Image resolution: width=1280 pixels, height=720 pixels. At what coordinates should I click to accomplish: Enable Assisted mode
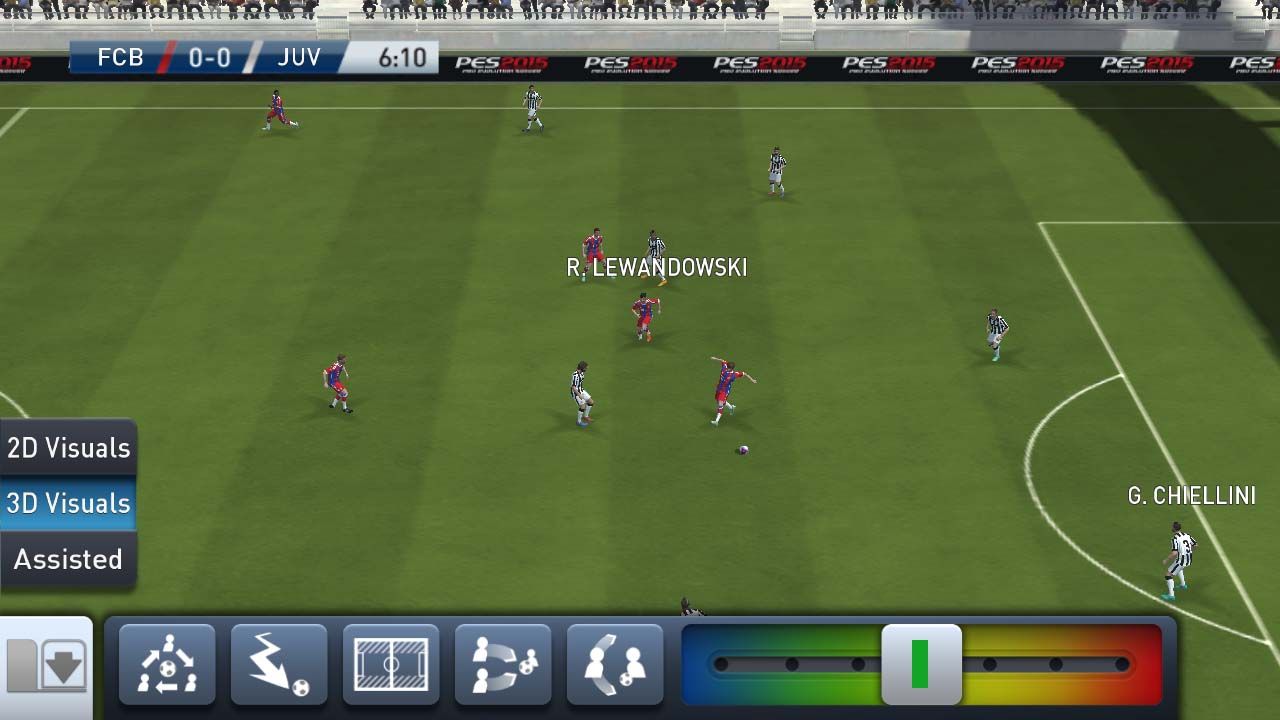coord(67,559)
